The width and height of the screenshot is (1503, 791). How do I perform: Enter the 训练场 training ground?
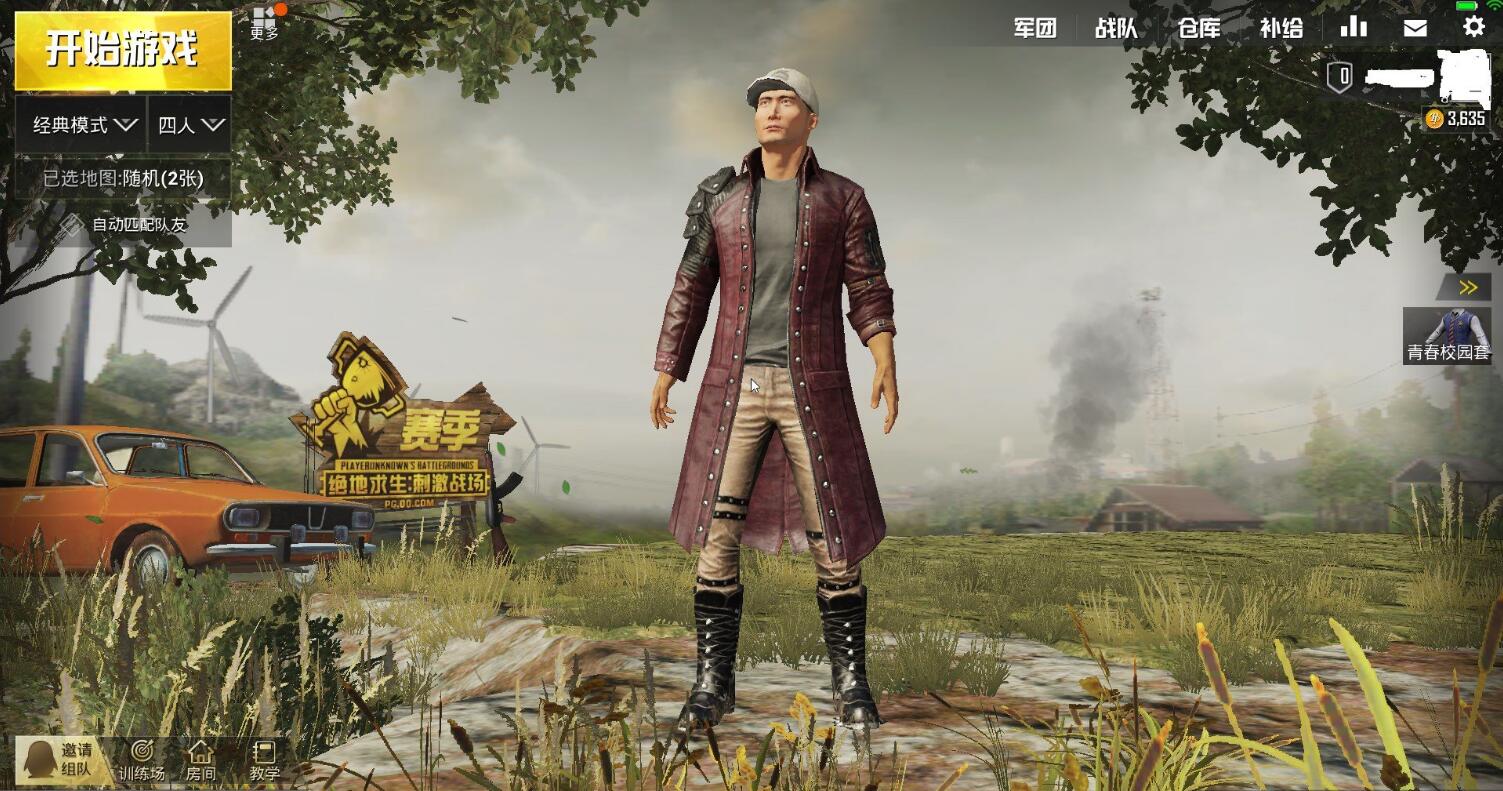tap(142, 761)
